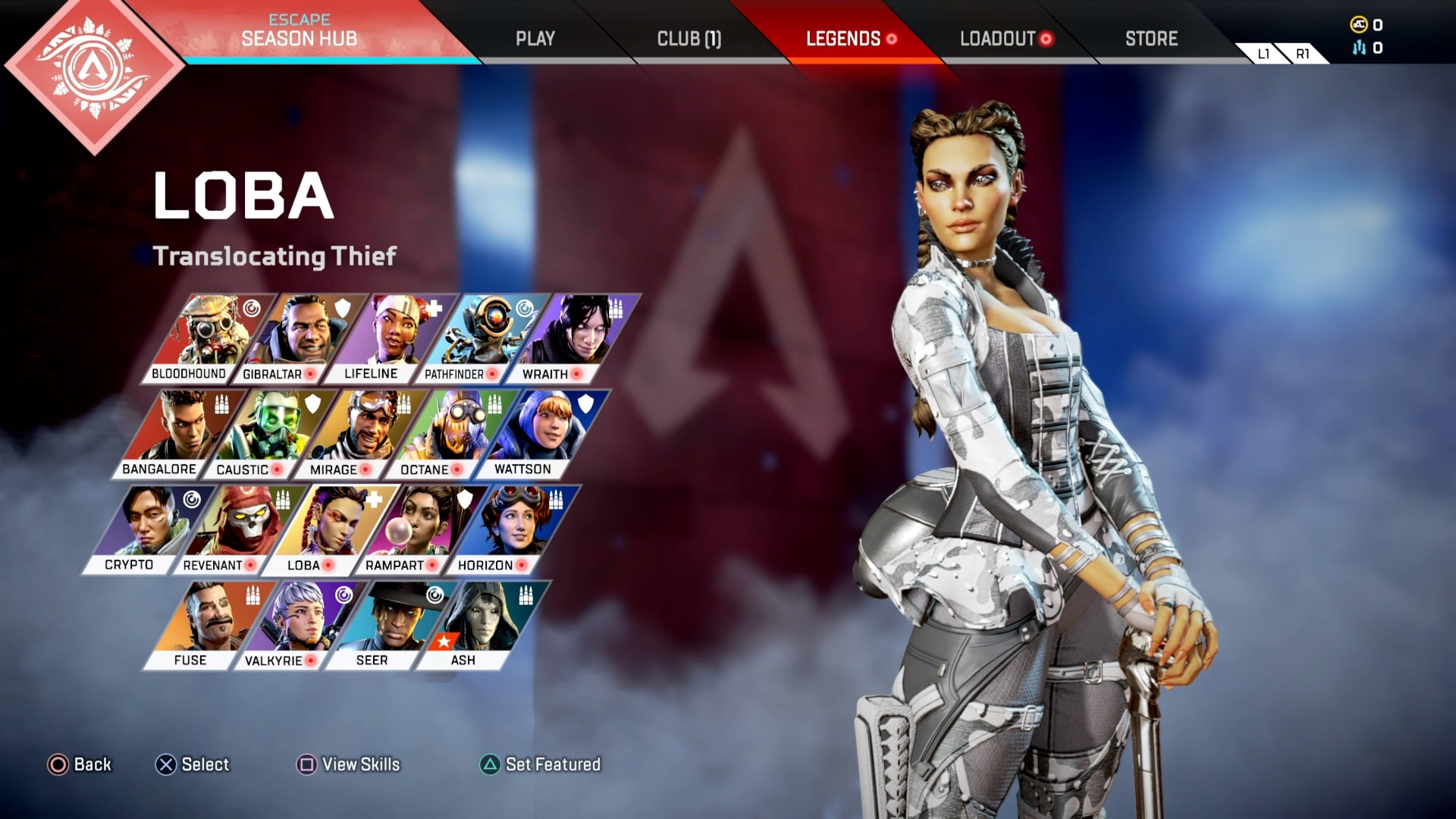
Task: Open the Escape Season Hub tab
Action: click(x=299, y=31)
